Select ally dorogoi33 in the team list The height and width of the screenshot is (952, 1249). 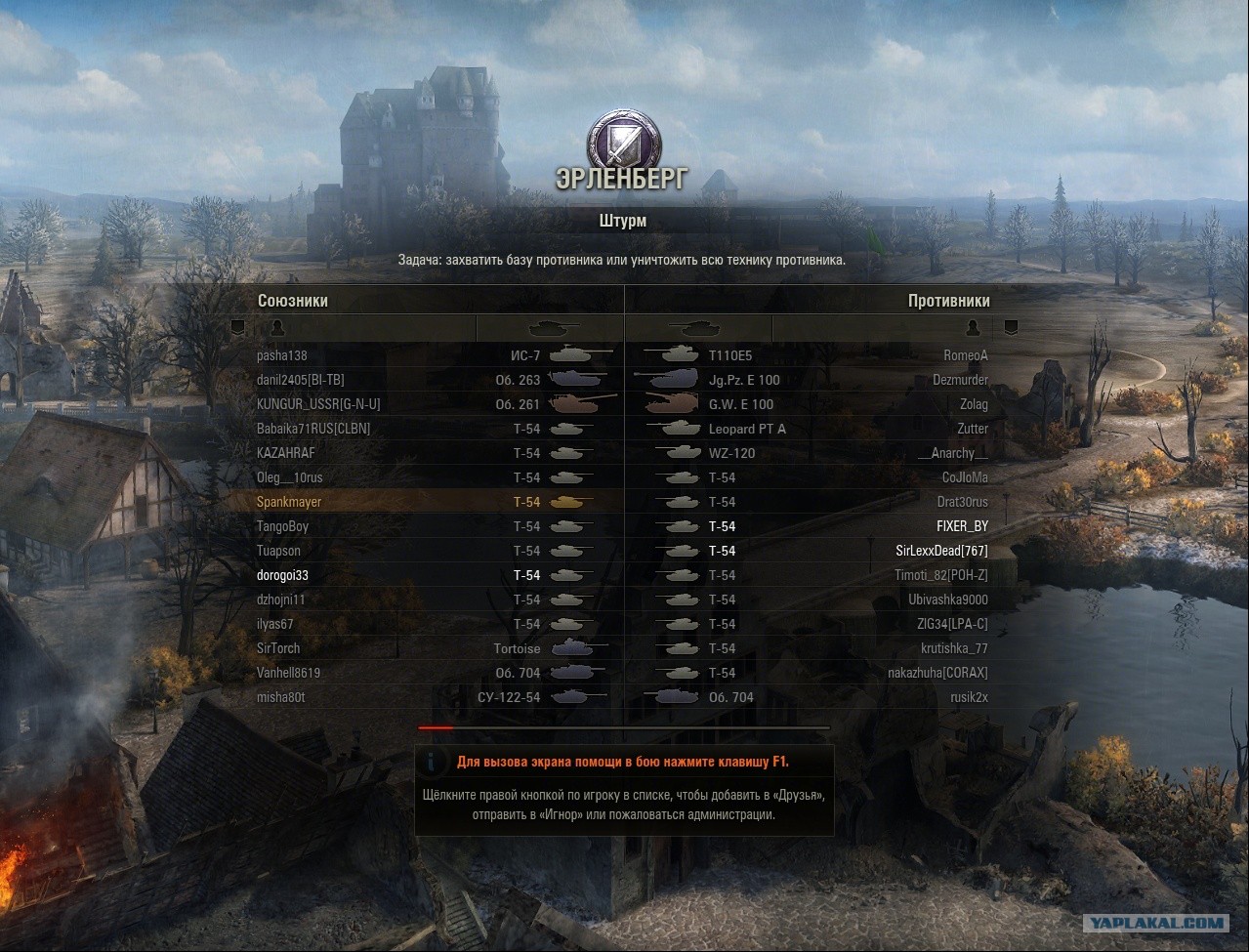(x=282, y=575)
